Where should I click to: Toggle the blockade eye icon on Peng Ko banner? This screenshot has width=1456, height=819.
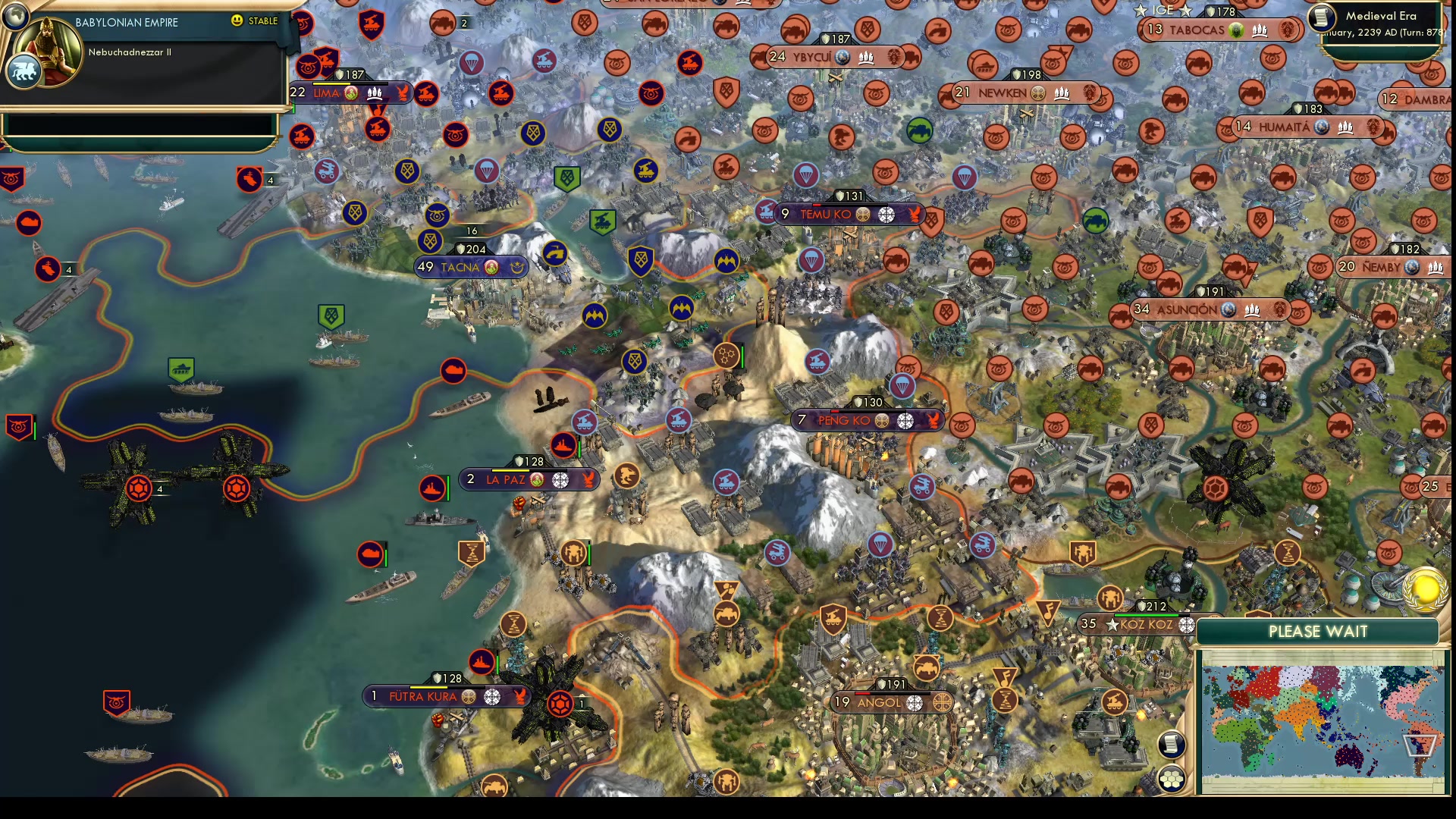click(904, 419)
